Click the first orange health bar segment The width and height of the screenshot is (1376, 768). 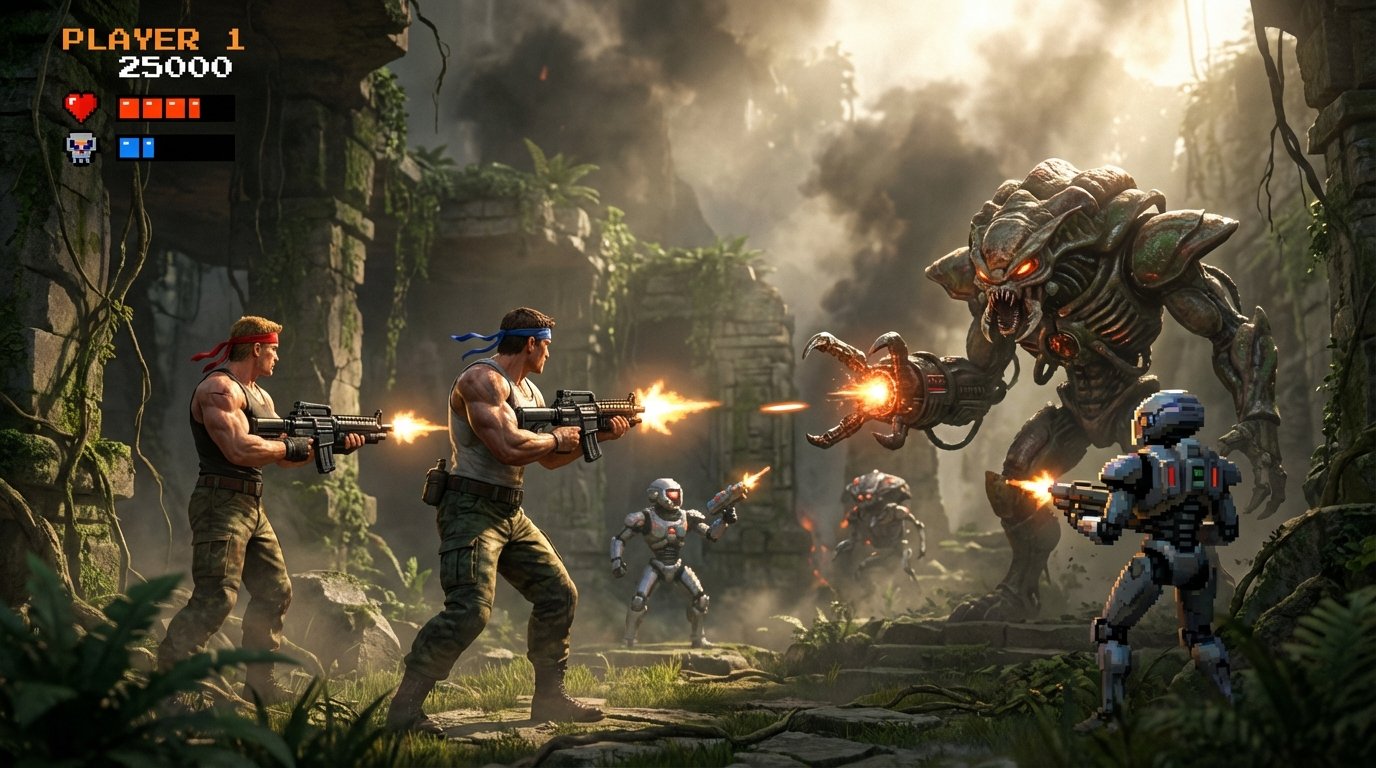129,108
